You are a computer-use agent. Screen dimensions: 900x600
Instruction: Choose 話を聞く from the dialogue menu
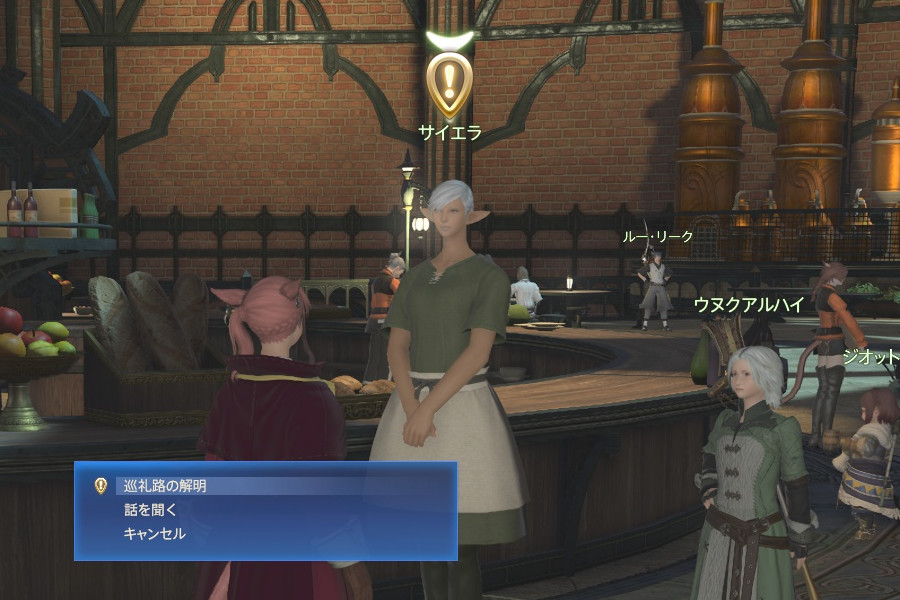click(150, 510)
